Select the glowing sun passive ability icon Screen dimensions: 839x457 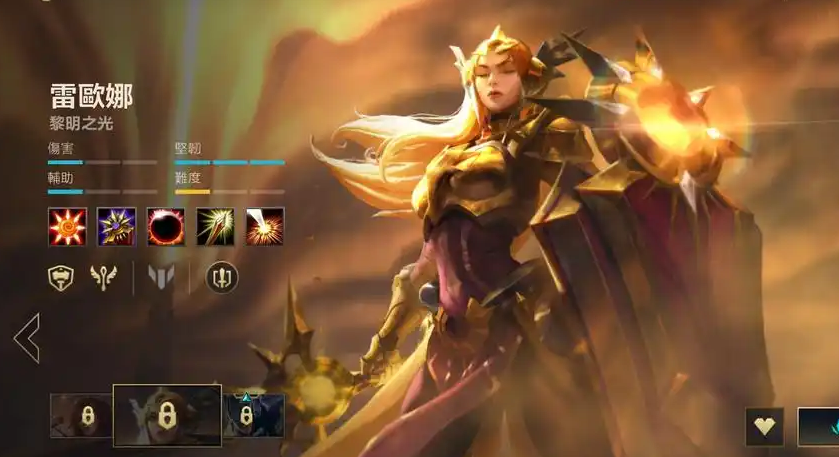67,227
